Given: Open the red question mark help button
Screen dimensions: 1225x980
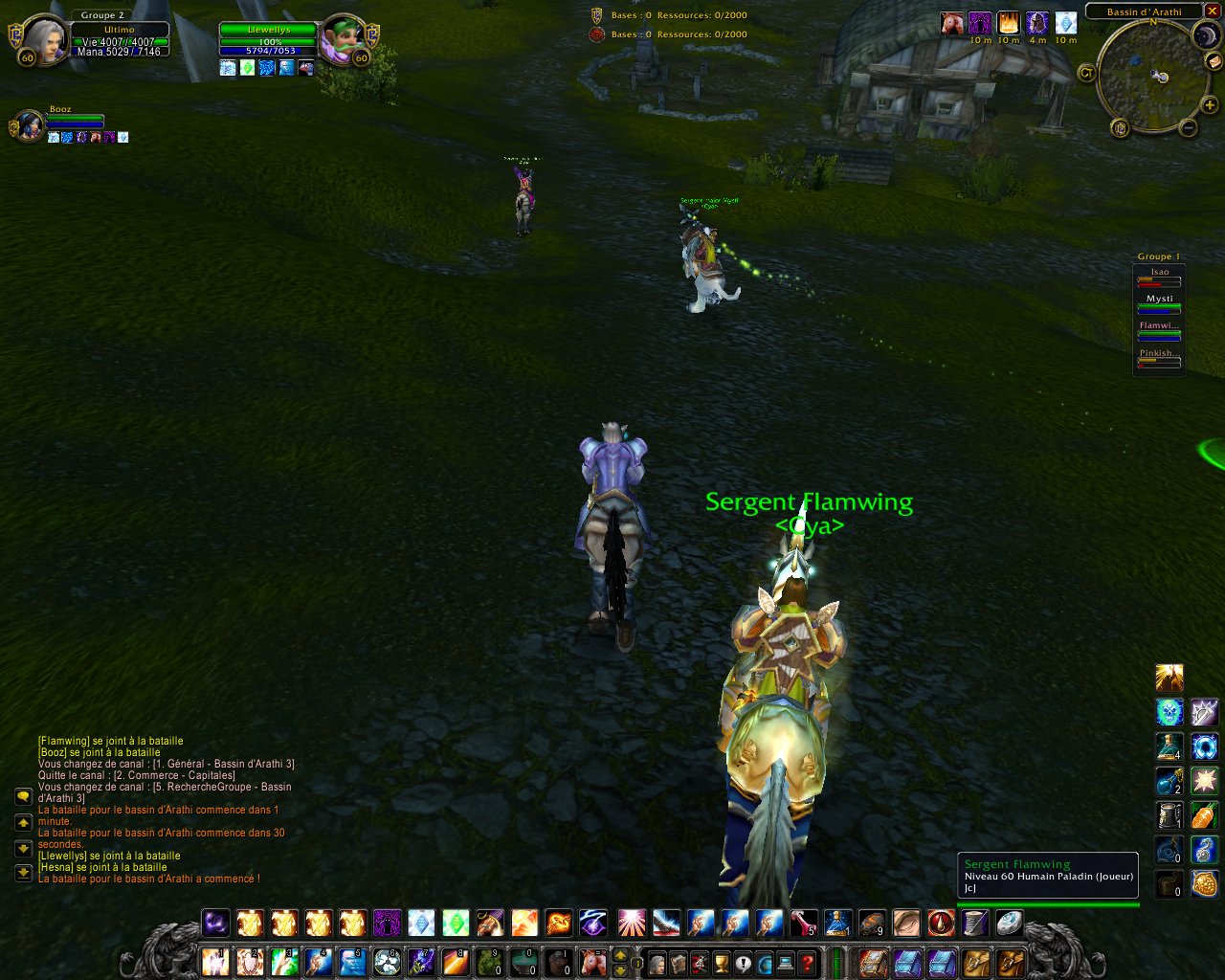Looking at the screenshot, I should (x=809, y=962).
